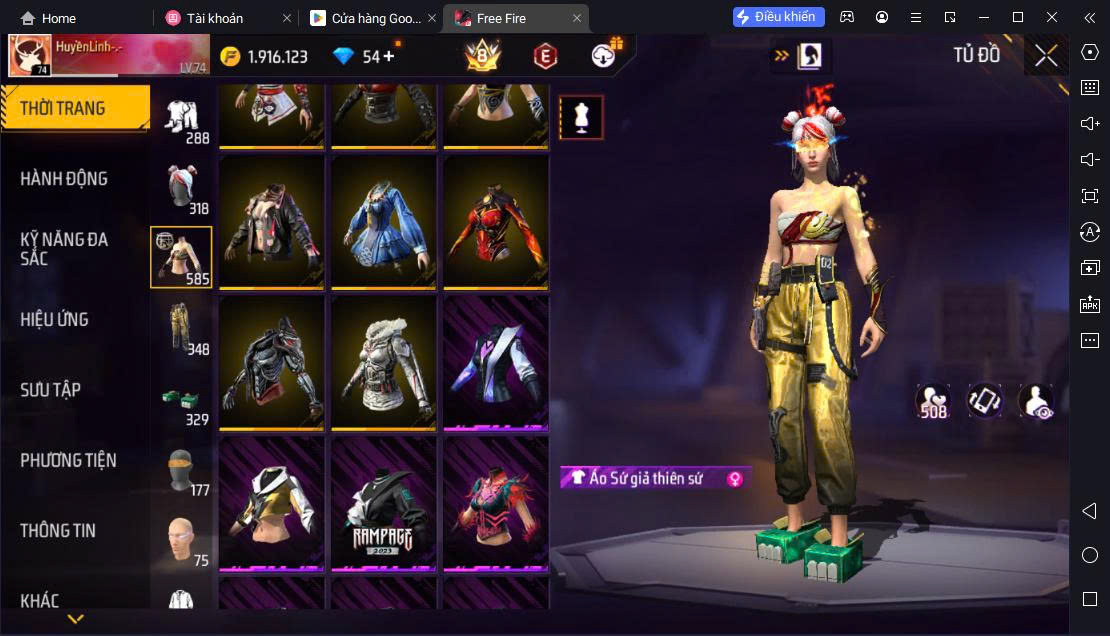Image resolution: width=1110 pixels, height=636 pixels.
Task: Pick the white fur-collar jacket
Action: pos(383,362)
